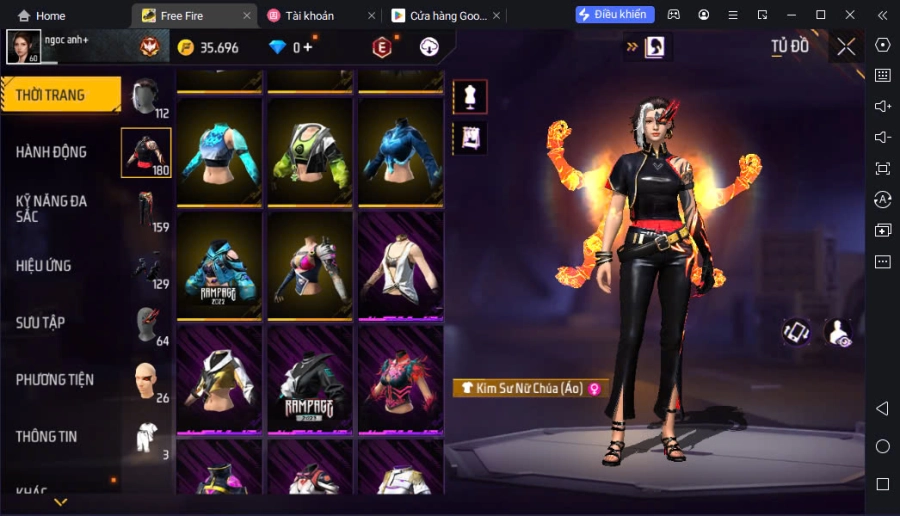Switch to the Tài khoản emulator tab
Screen dimensions: 900x516
click(x=317, y=16)
